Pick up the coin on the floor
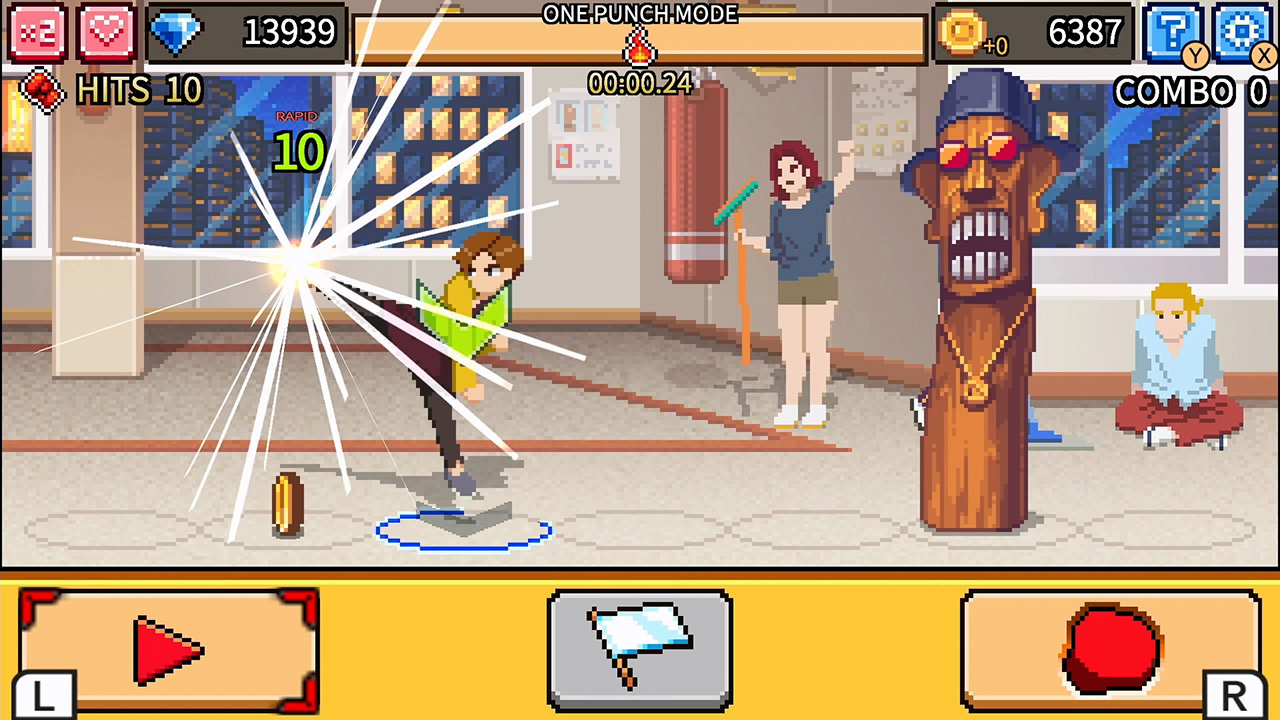 286,500
